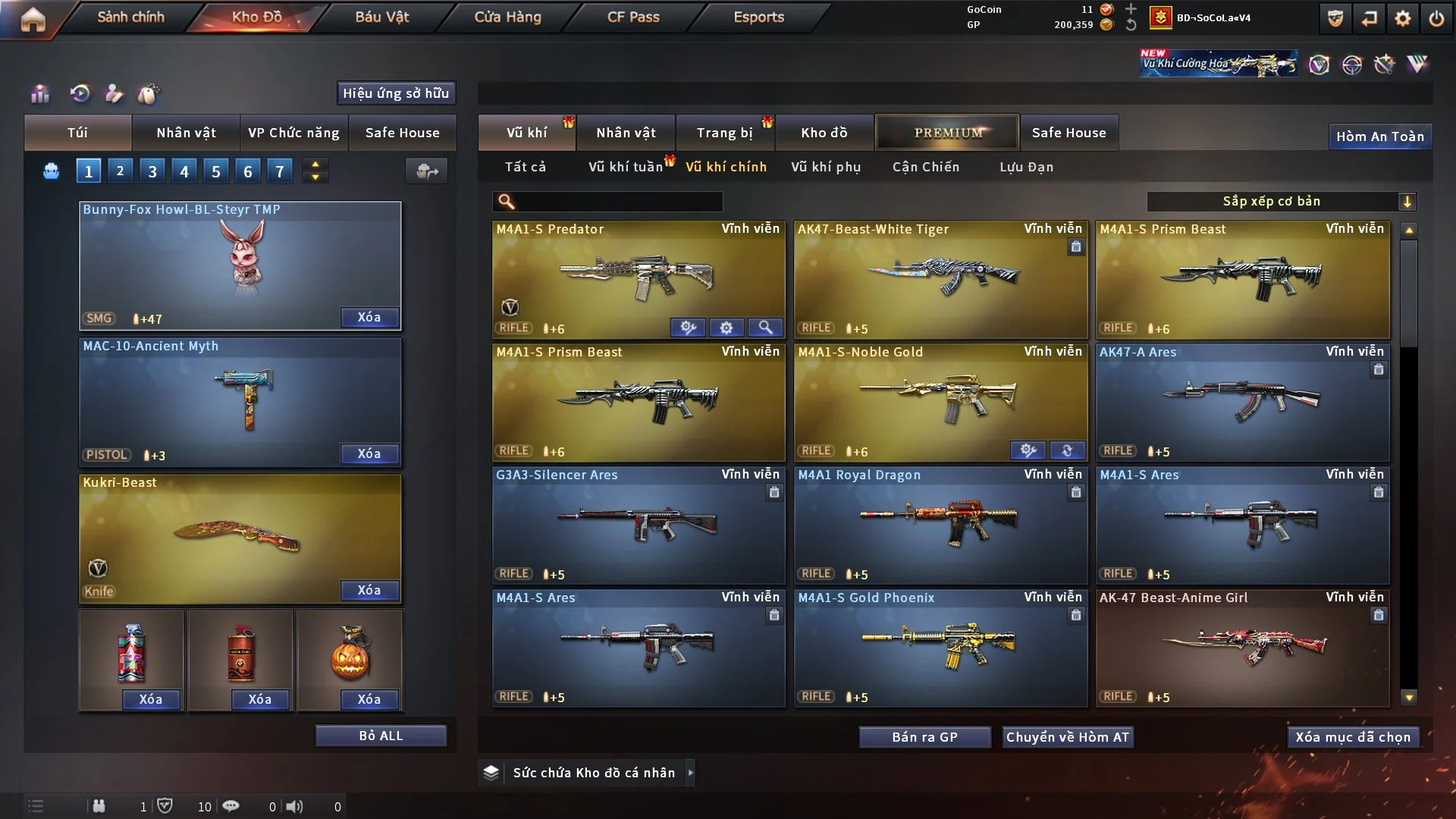Select the AK-47 Beast-Anime Girl rifle
1456x819 pixels.
coord(1242,646)
